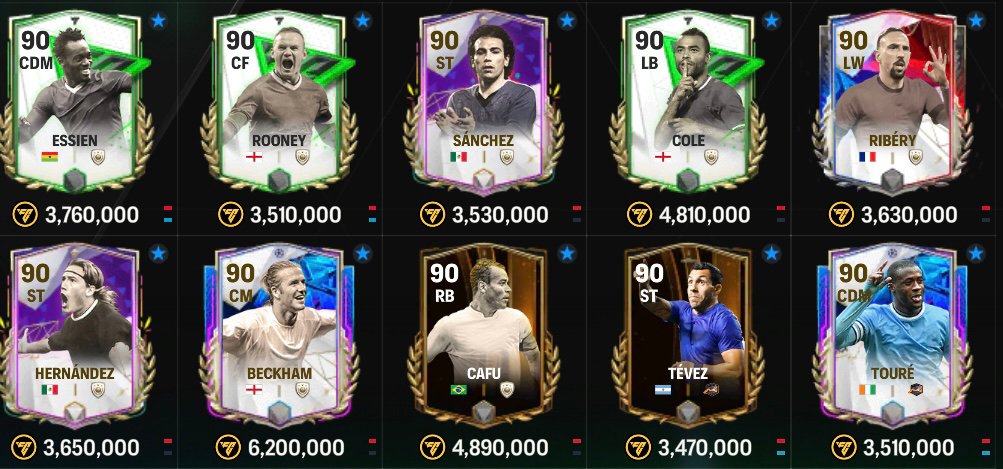Toggle the blue star above Beckham's card
Screen dimensions: 1003x469
362,253
